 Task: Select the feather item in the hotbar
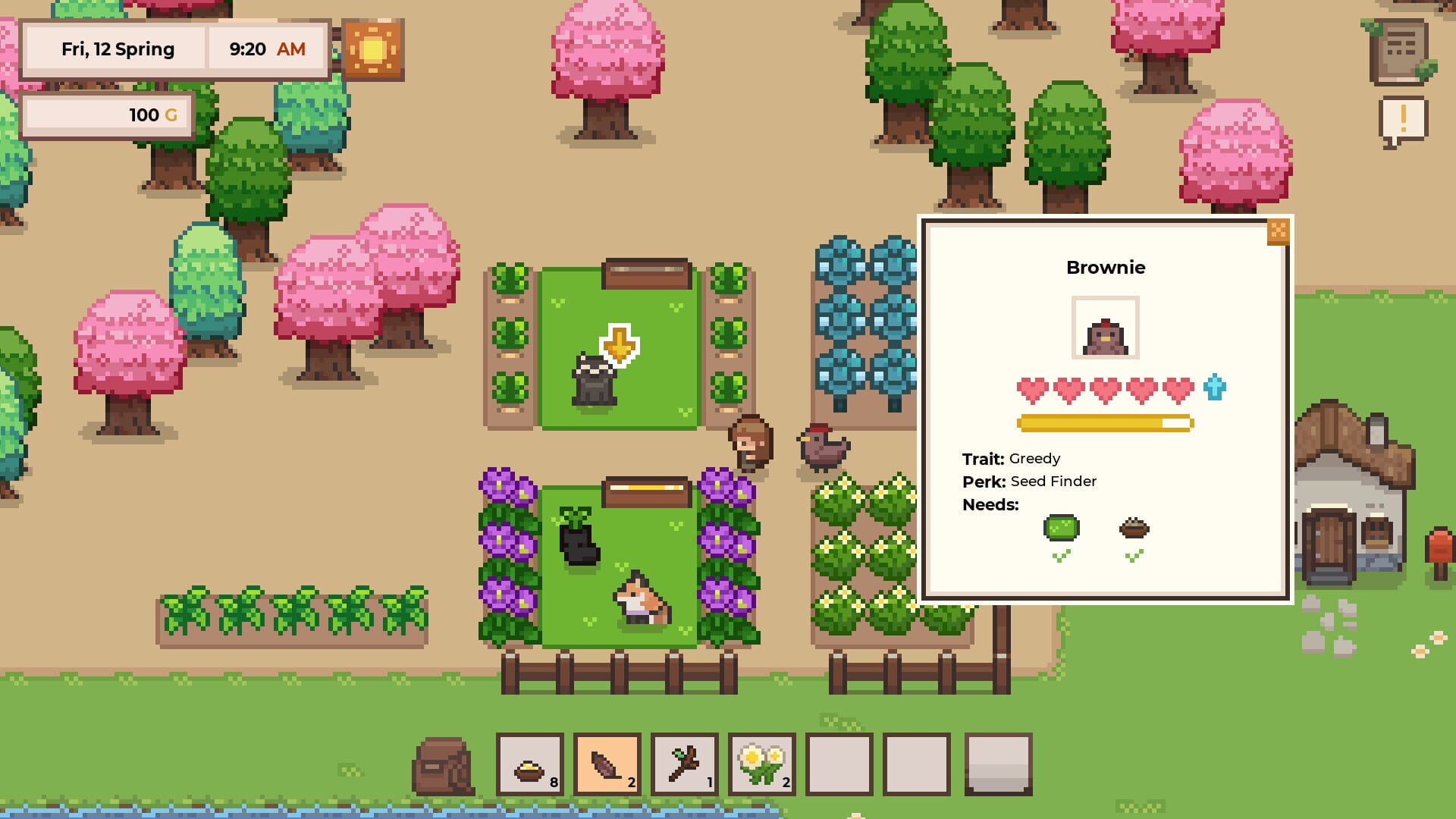click(607, 764)
